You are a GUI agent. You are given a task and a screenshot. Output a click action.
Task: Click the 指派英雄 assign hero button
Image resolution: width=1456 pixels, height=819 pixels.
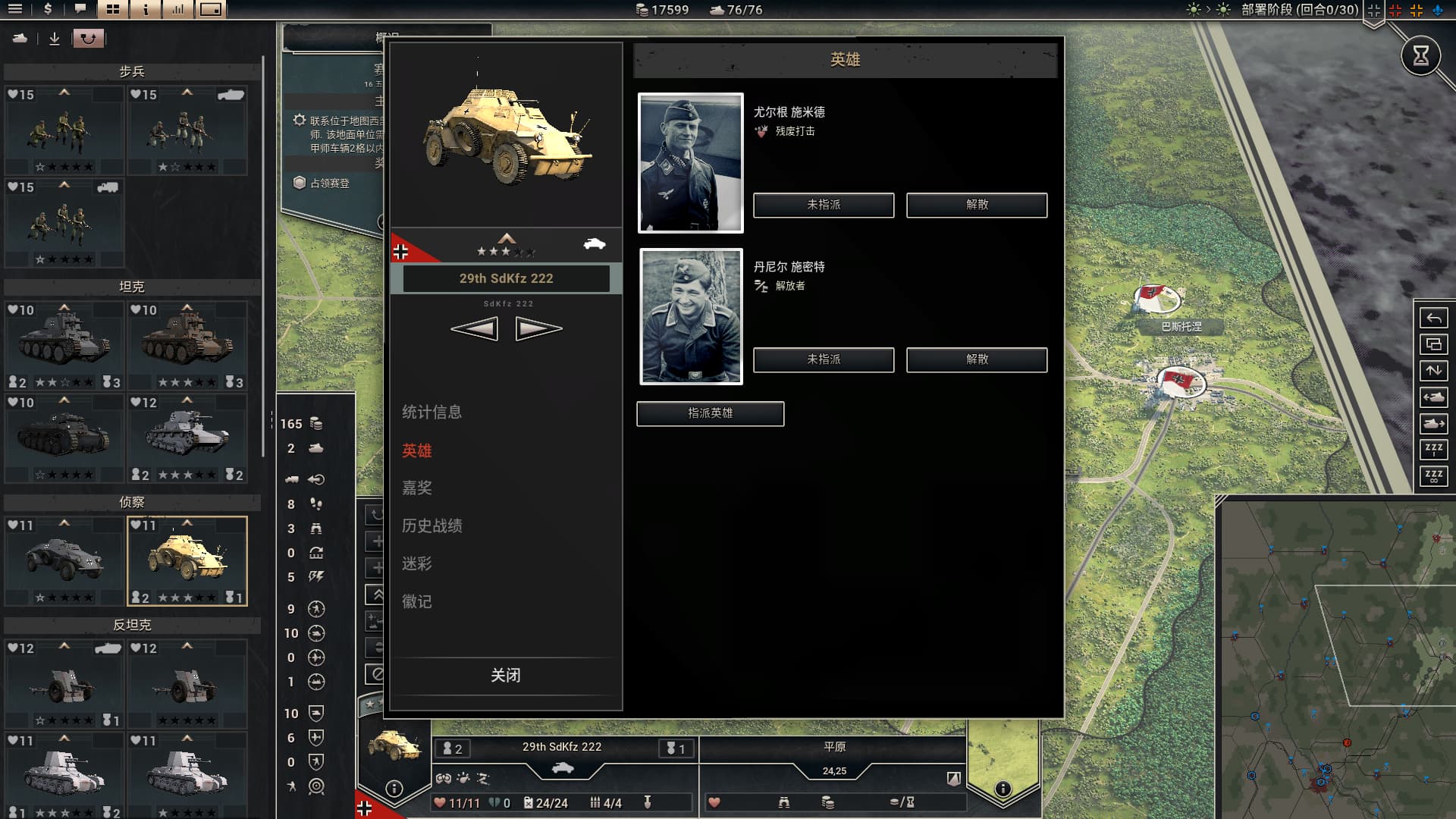coord(710,413)
